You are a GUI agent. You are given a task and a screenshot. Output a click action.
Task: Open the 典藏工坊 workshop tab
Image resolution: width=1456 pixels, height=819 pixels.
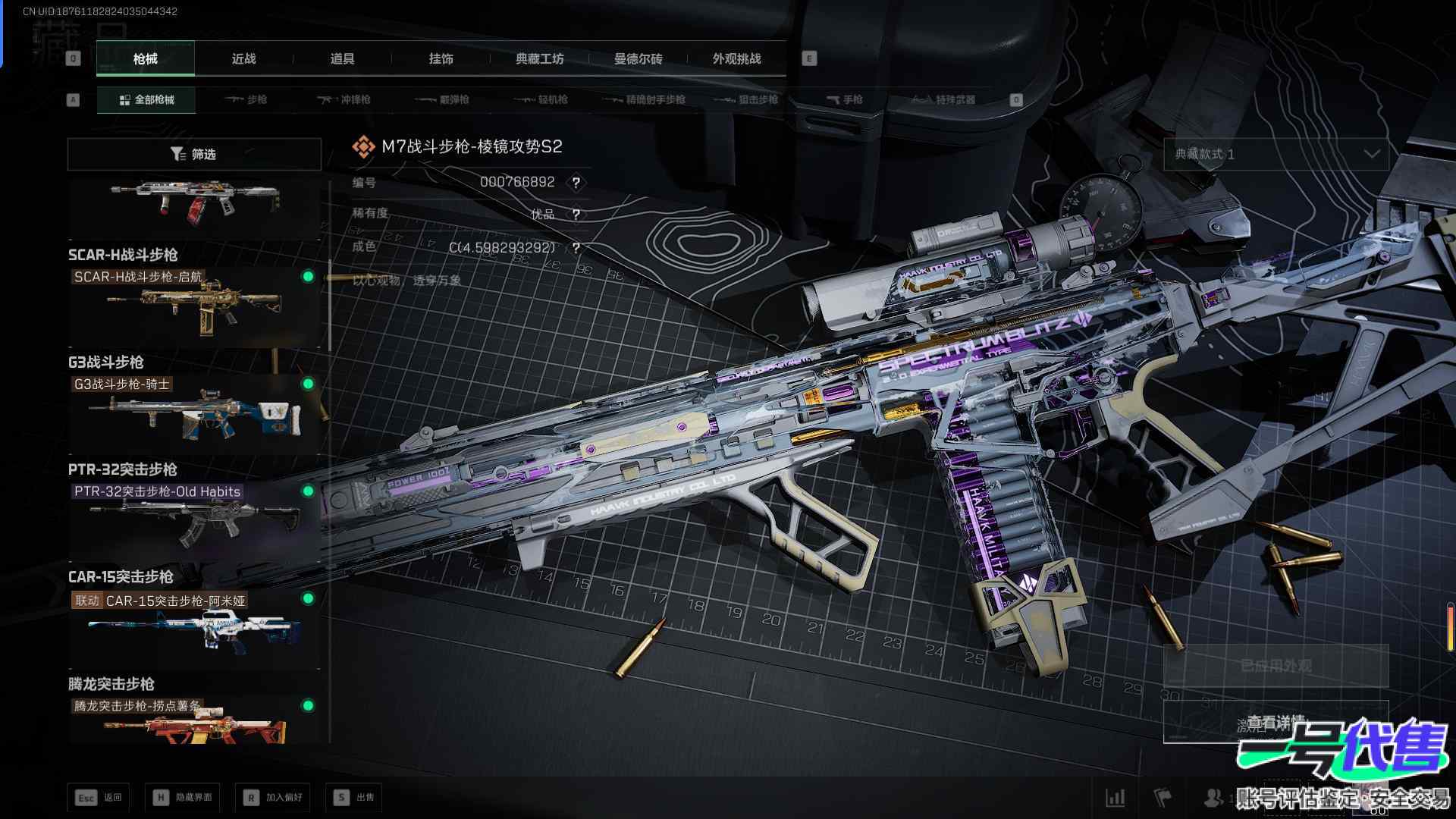click(539, 58)
